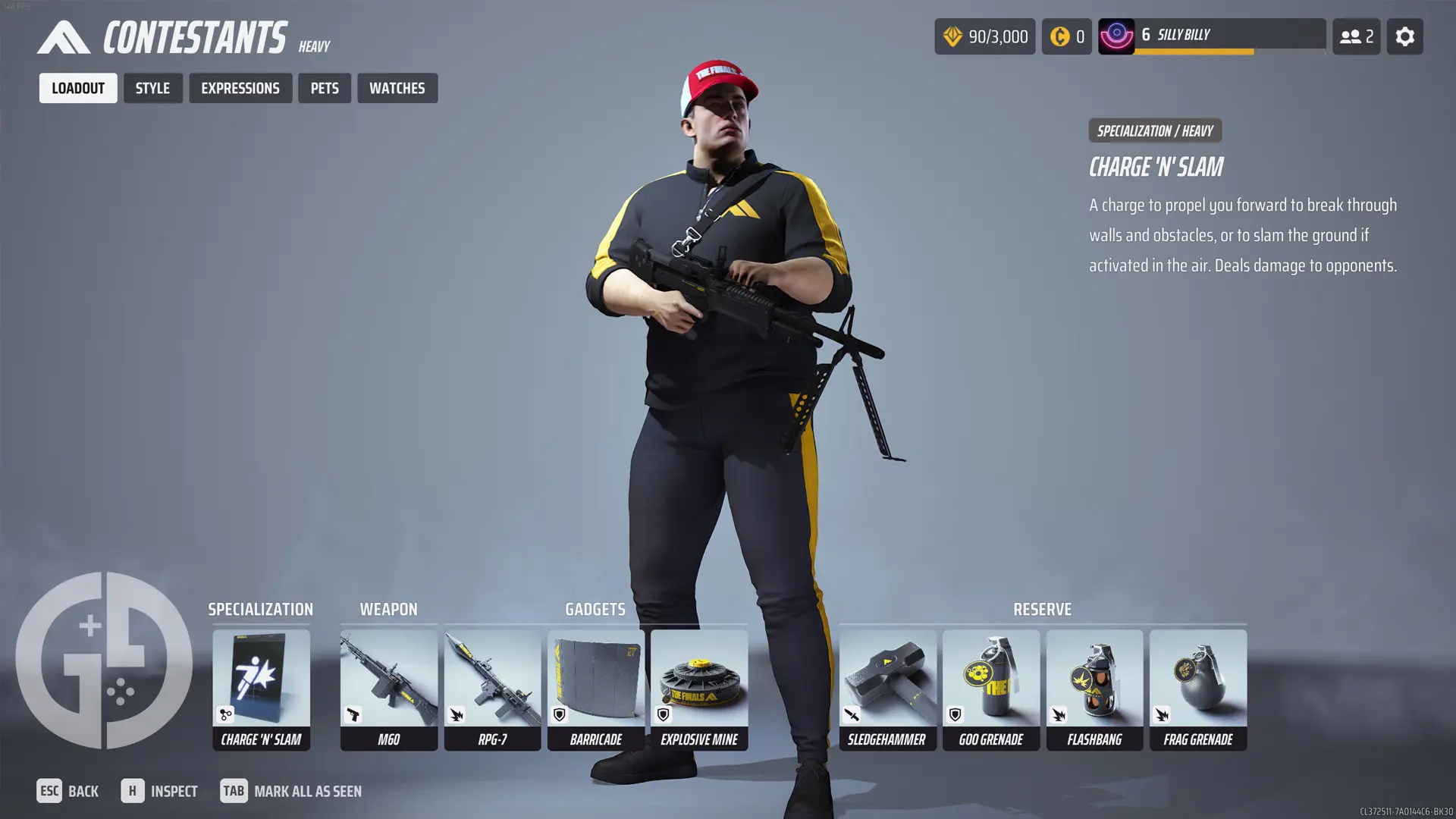This screenshot has height=819, width=1456.
Task: Open the settings gear menu
Action: 1404,36
